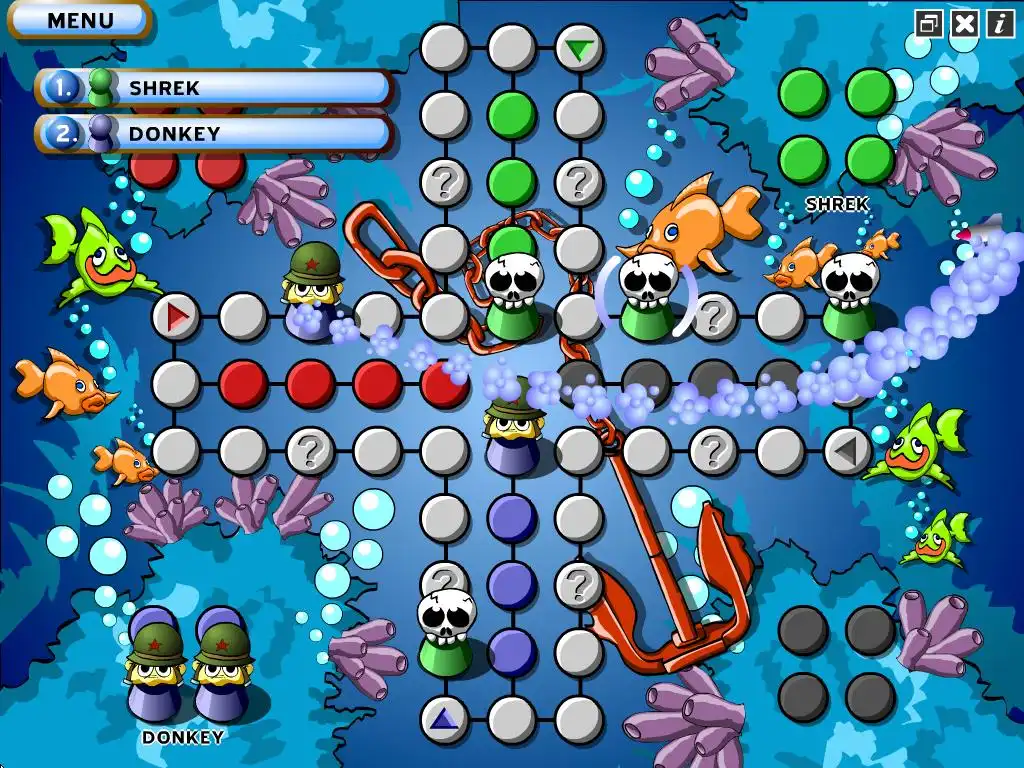Click the green down-arrow start tile
Screen dimensions: 1024x768
pos(578,47)
